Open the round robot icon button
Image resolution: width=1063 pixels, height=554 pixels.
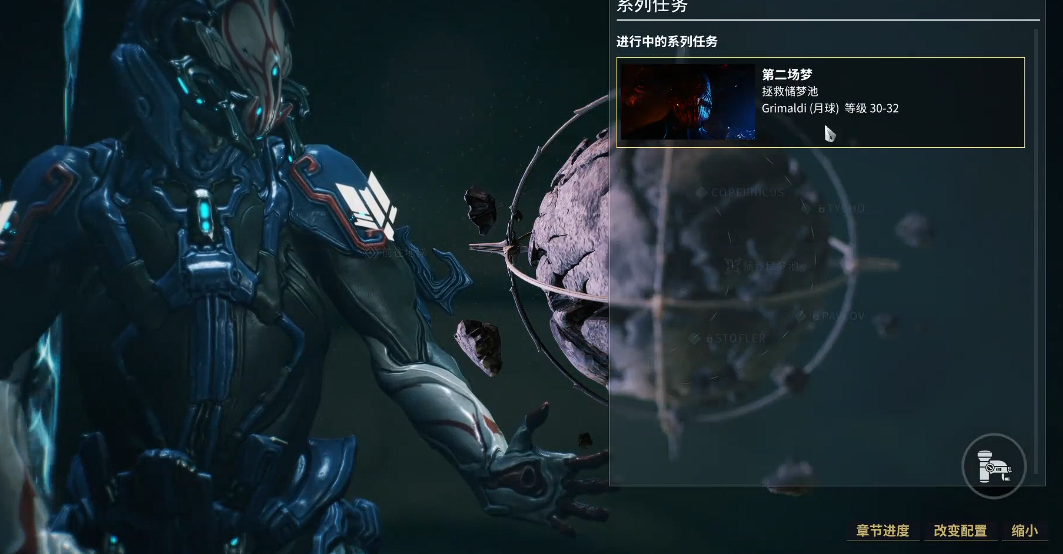click(x=994, y=466)
